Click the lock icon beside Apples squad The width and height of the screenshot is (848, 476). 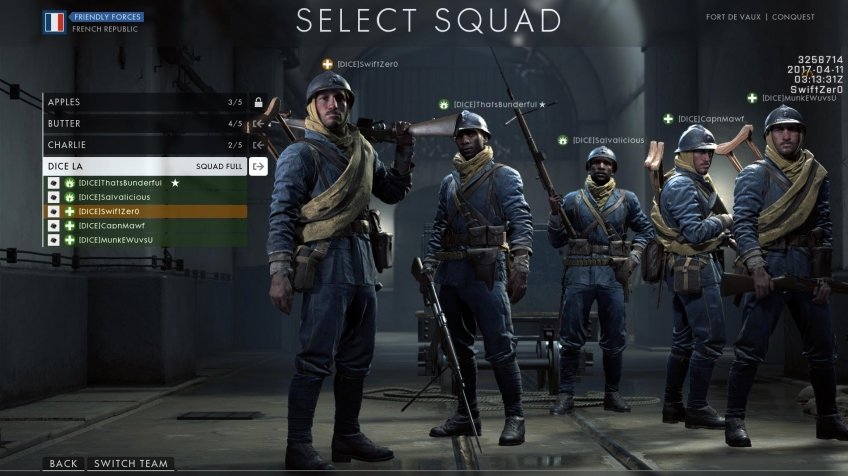point(258,102)
